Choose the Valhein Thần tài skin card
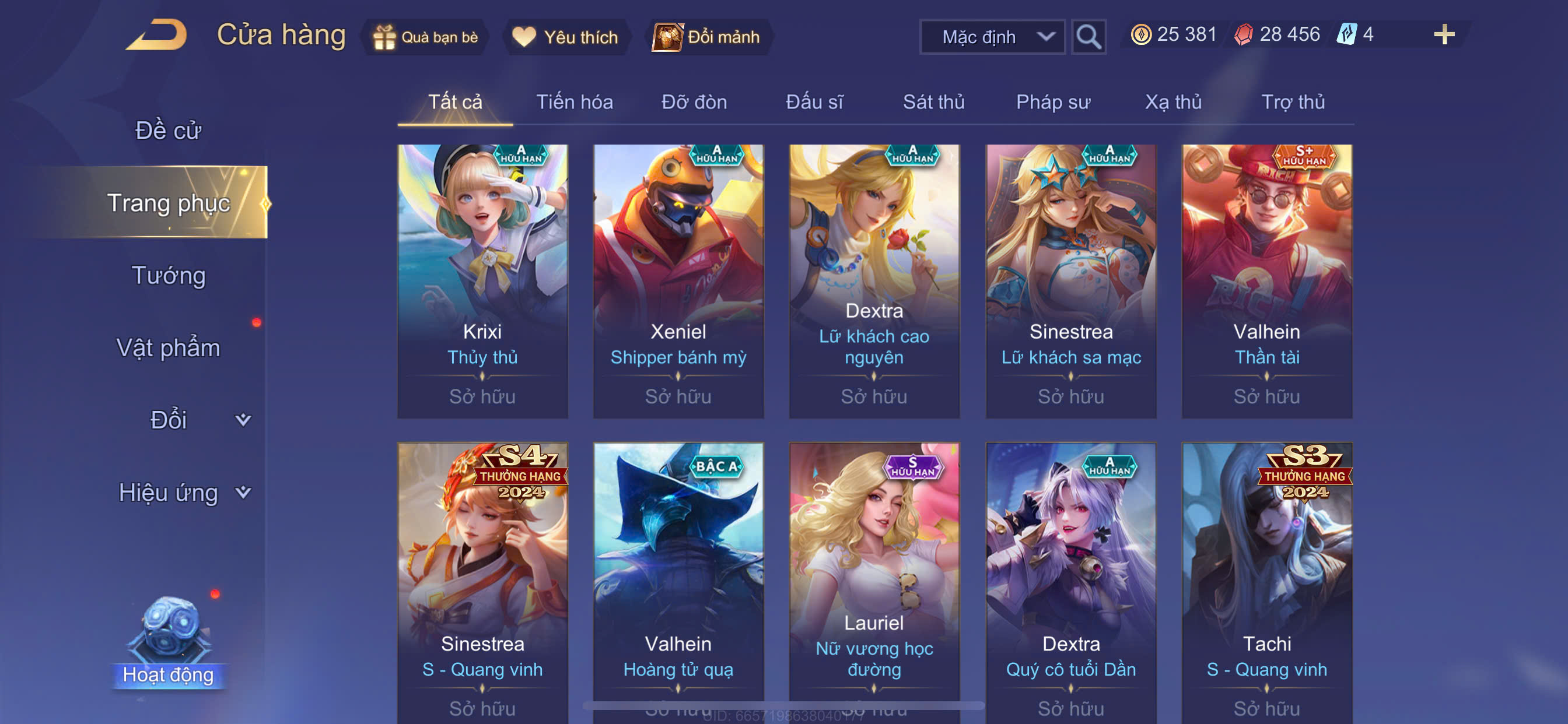 tap(1266, 280)
